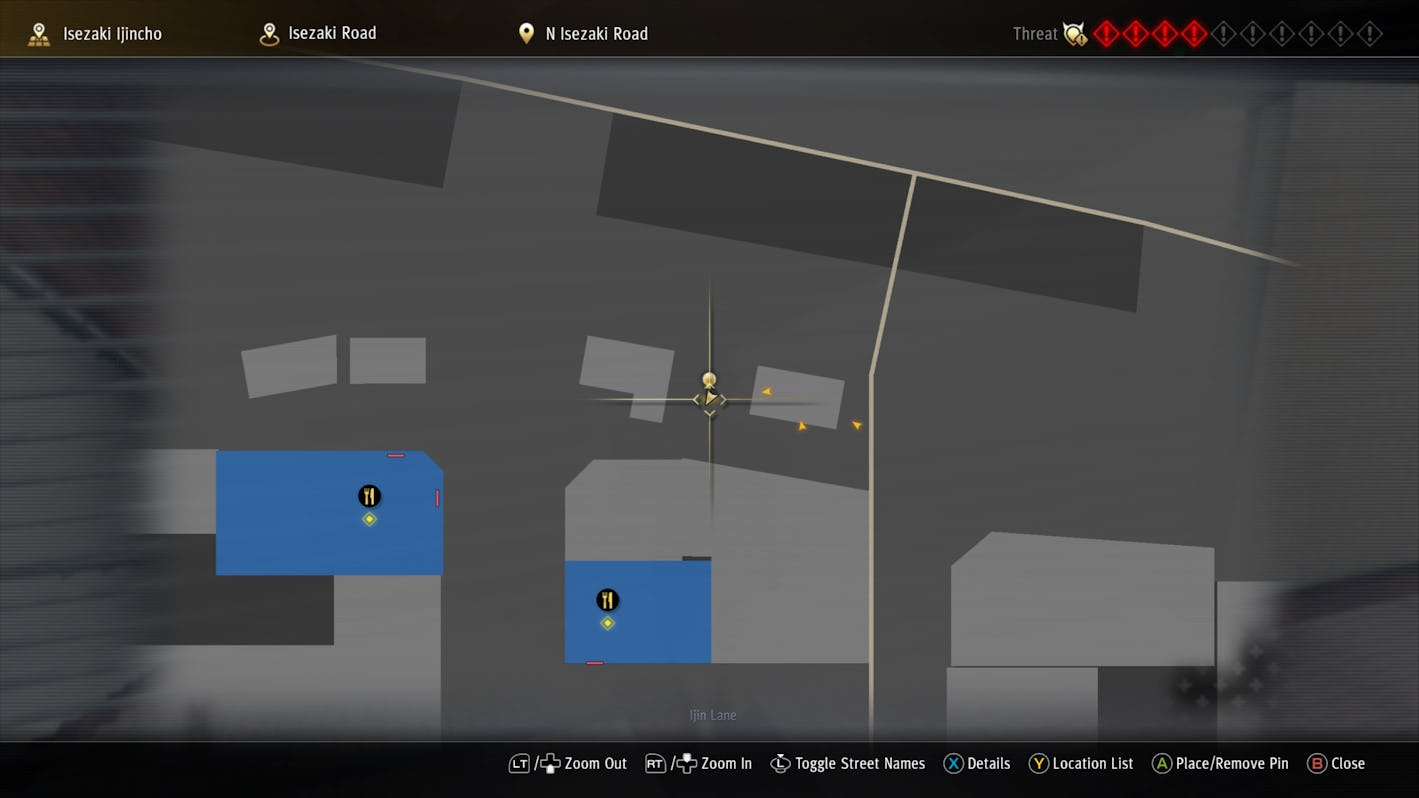Click the Ijin Lane street label
1419x798 pixels.
point(713,715)
